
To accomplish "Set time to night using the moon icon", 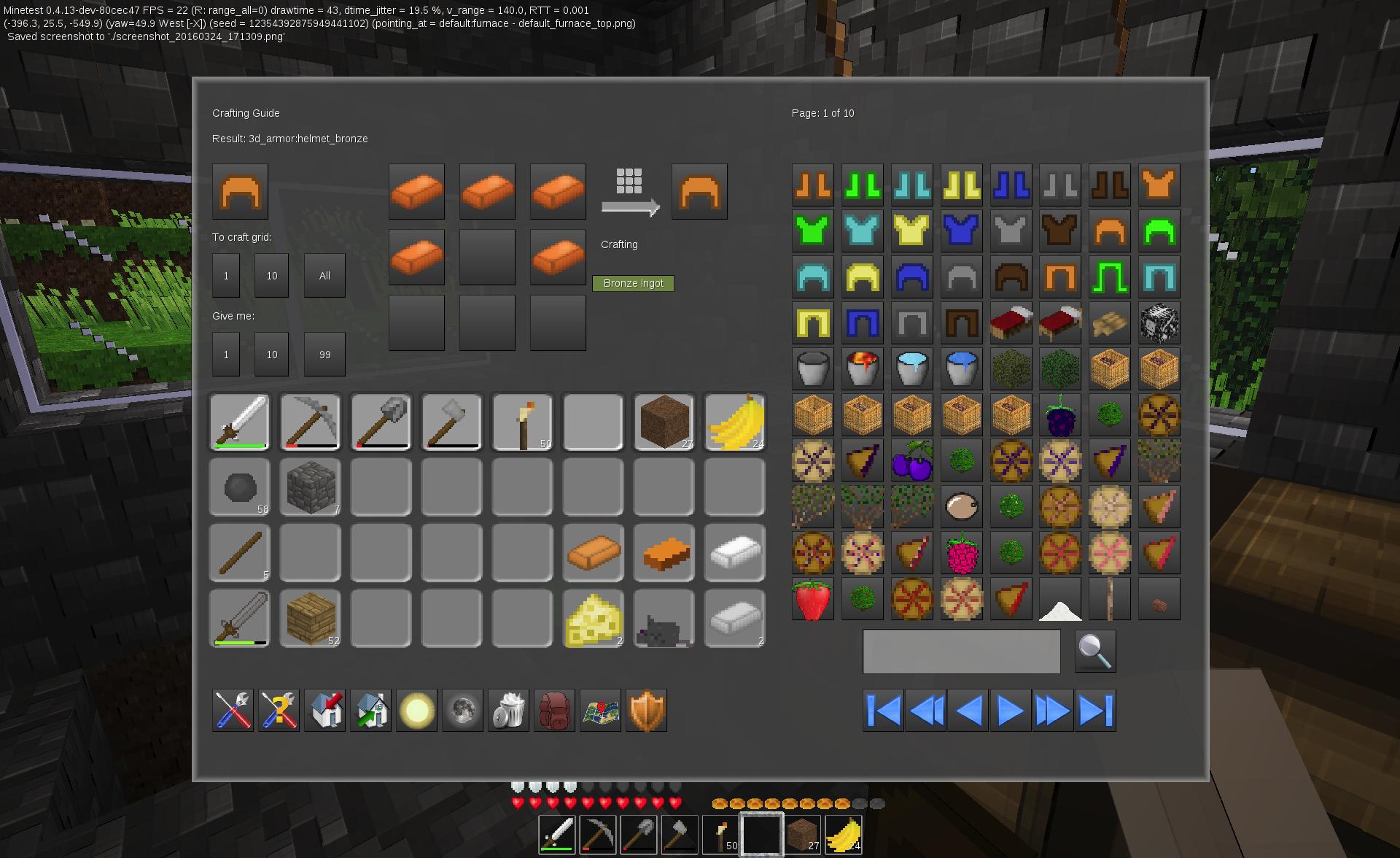I will tap(462, 710).
